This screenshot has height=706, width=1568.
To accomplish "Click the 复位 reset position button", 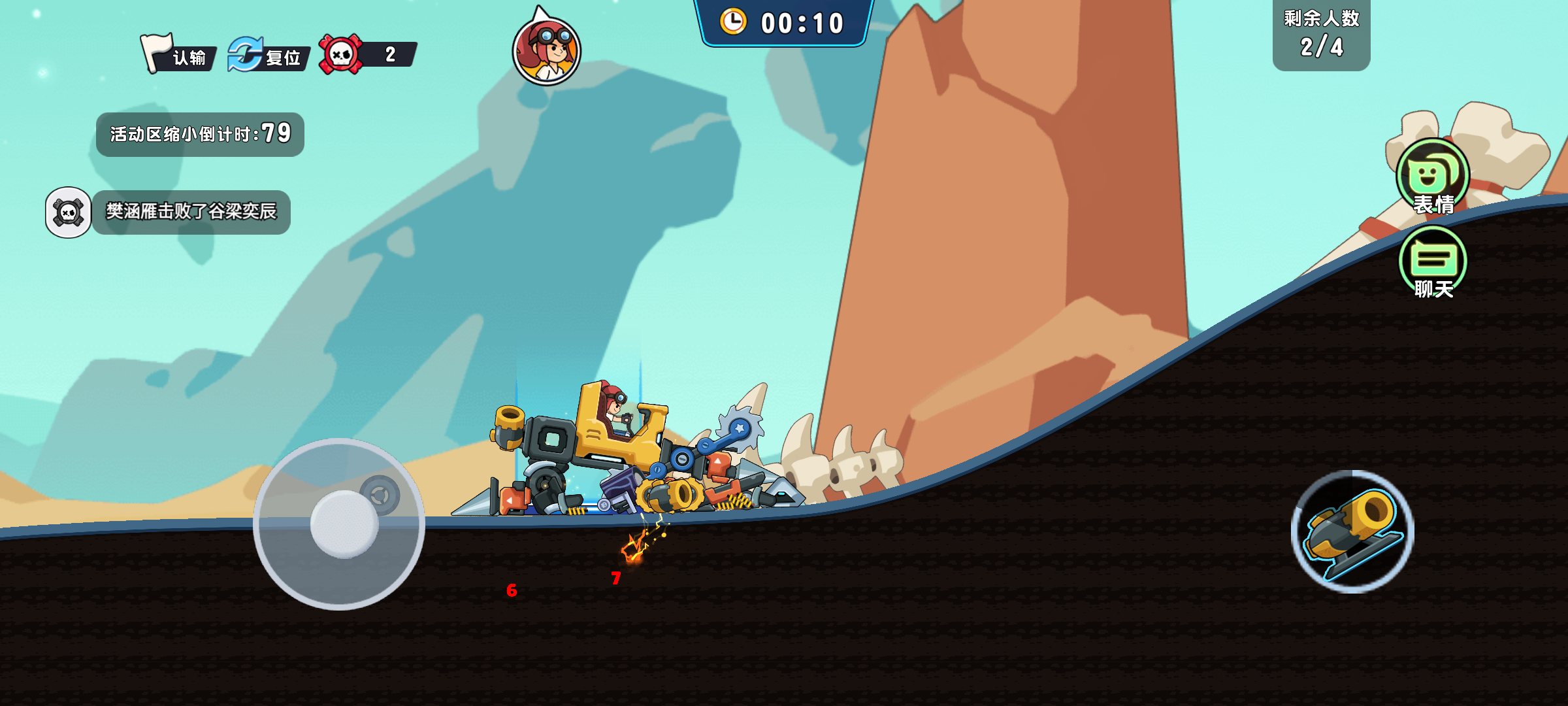I will pyautogui.click(x=267, y=55).
